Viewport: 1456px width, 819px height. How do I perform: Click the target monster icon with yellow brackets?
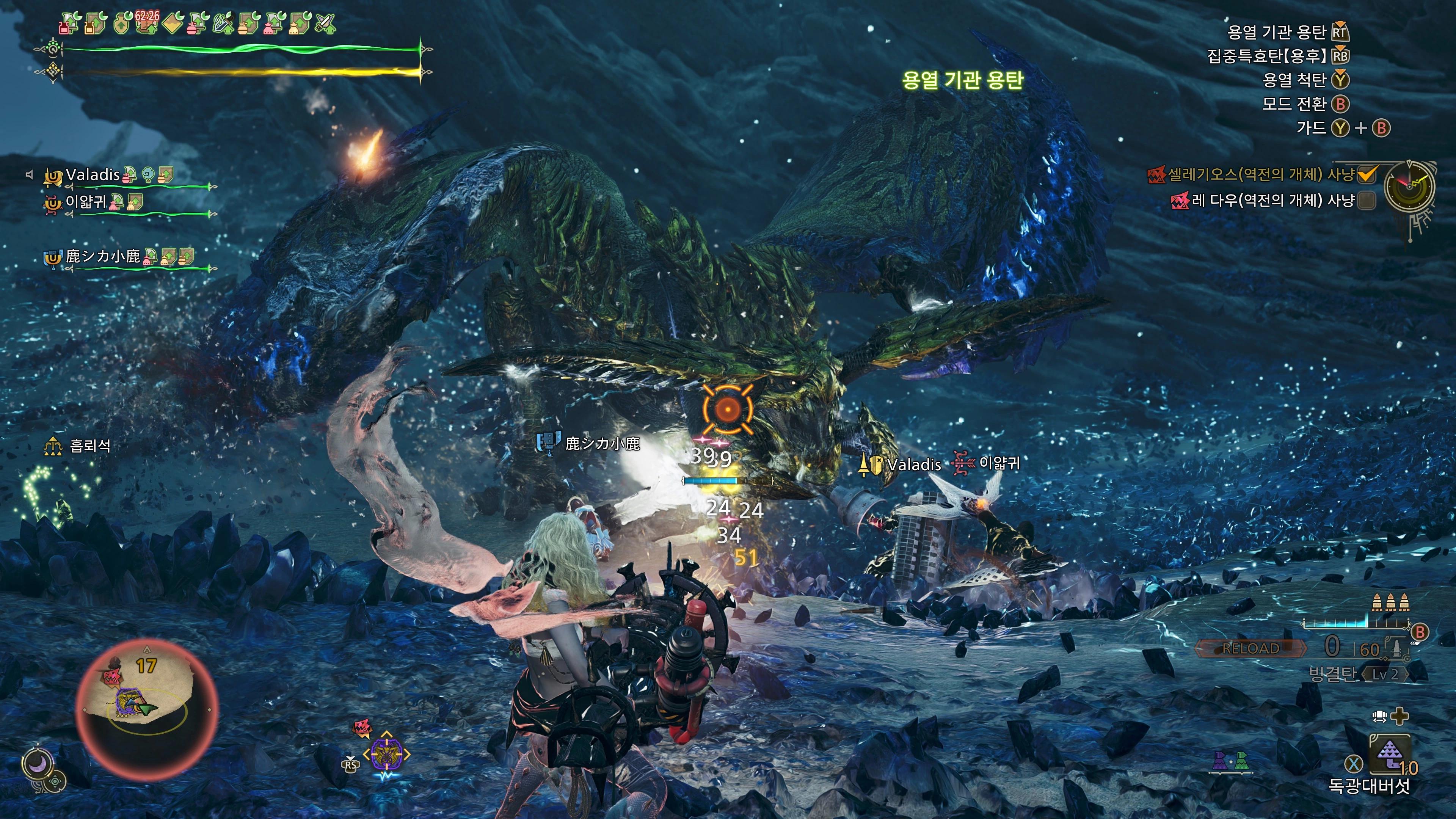coord(387,753)
